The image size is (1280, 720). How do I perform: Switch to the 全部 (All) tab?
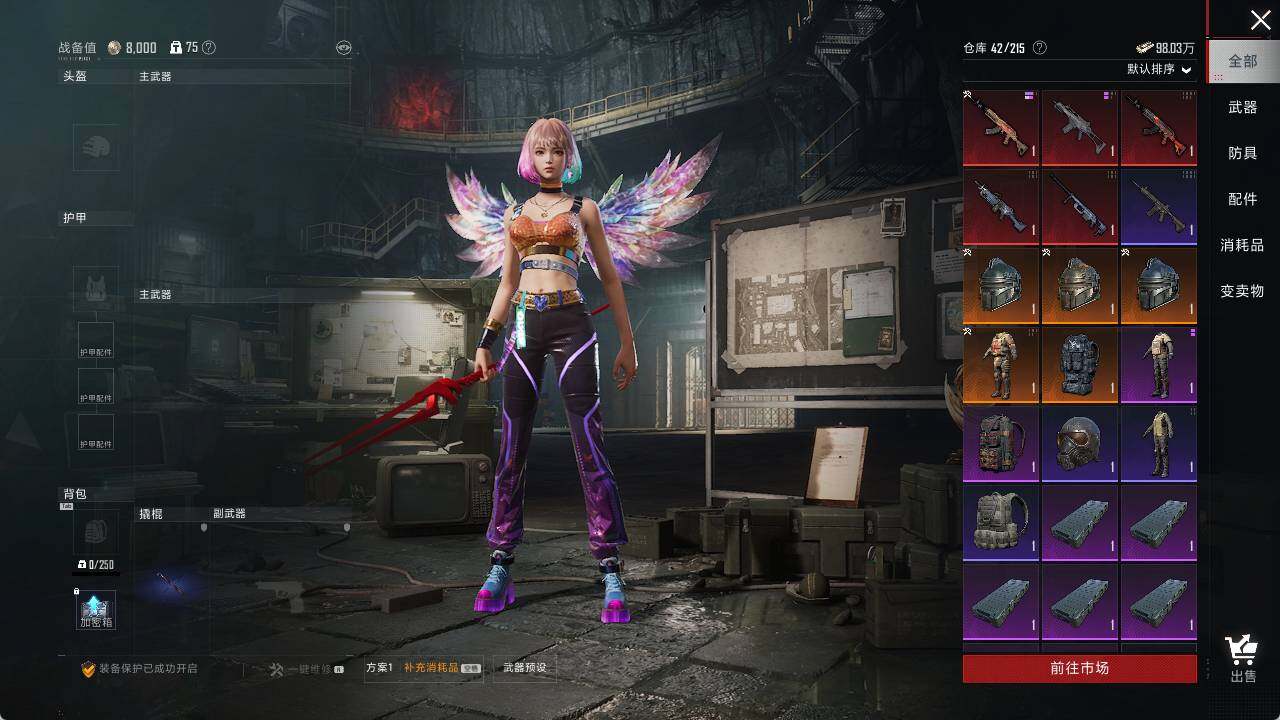1243,61
